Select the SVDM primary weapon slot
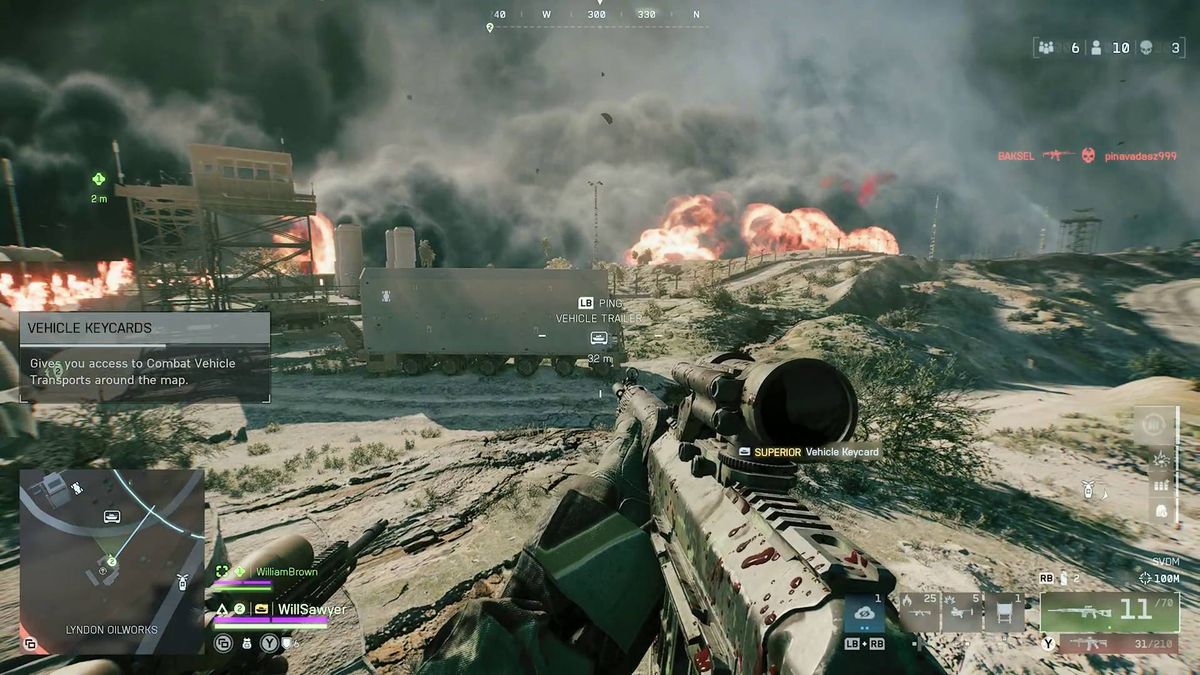The height and width of the screenshot is (675, 1200). pos(1109,611)
